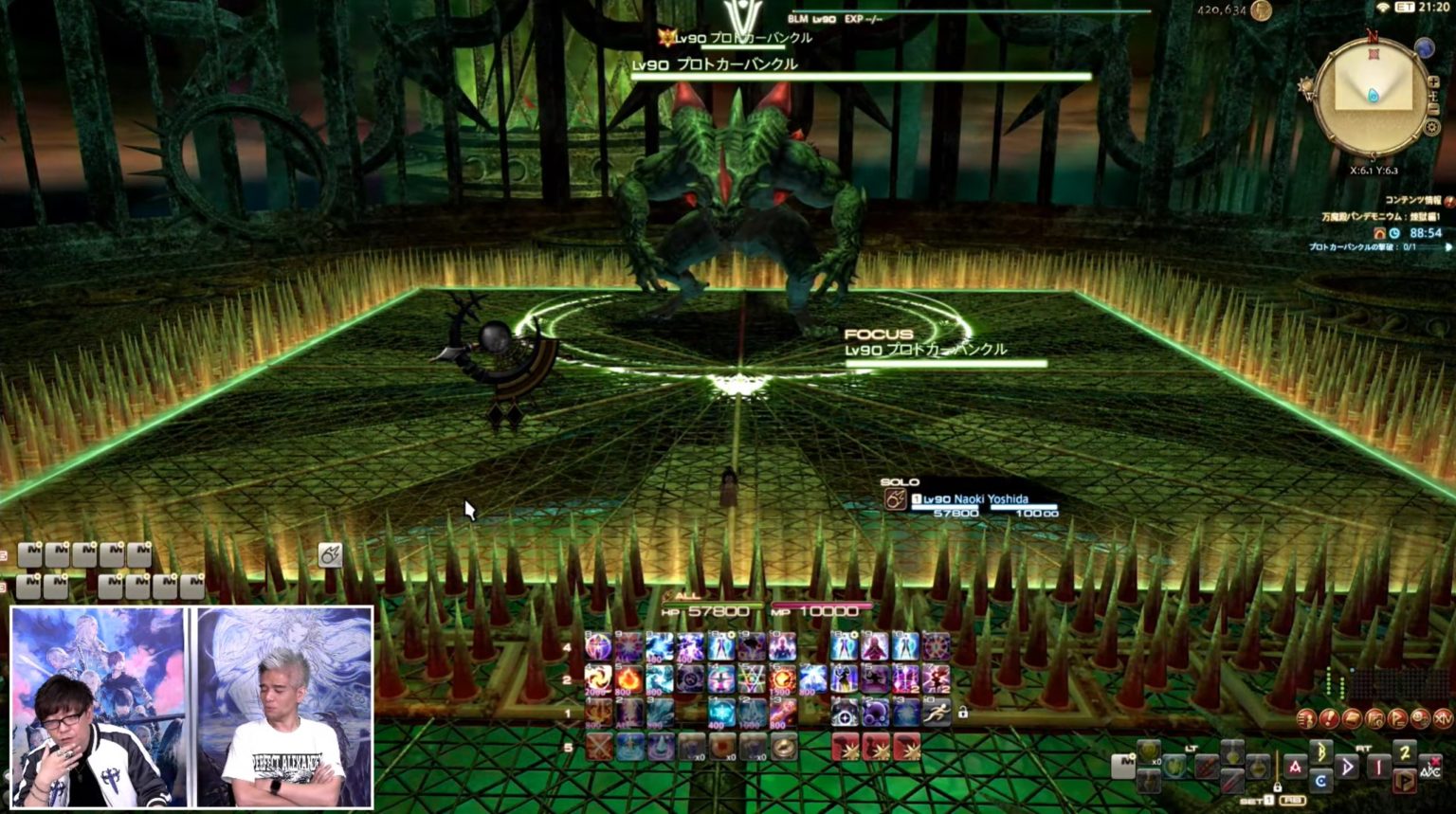Zoom in on the minimap with the plus button
This screenshot has width=1456, height=814.
[x=1433, y=82]
